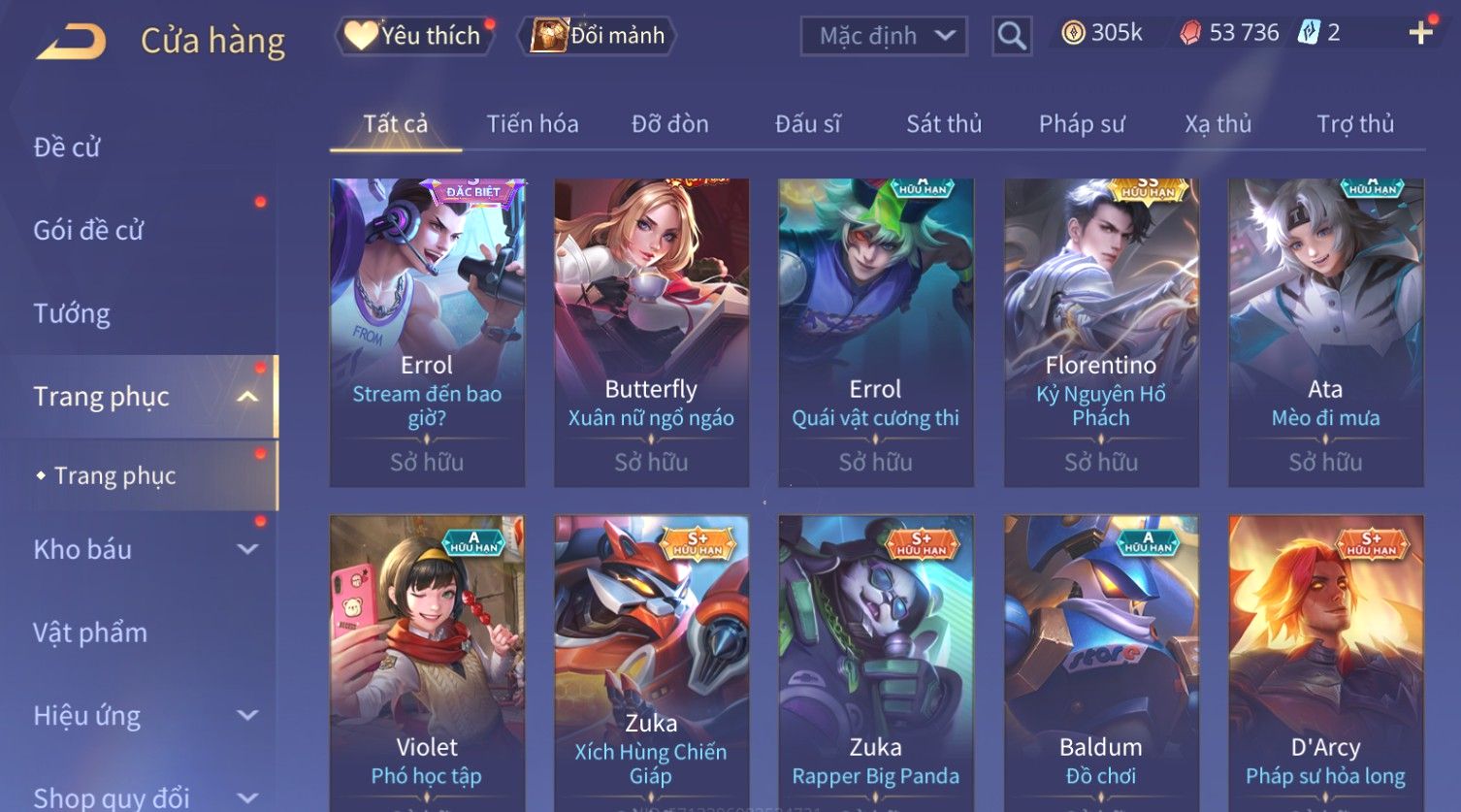Choose the Pháp sư tab
Screen dimensions: 1461x812
1082,124
